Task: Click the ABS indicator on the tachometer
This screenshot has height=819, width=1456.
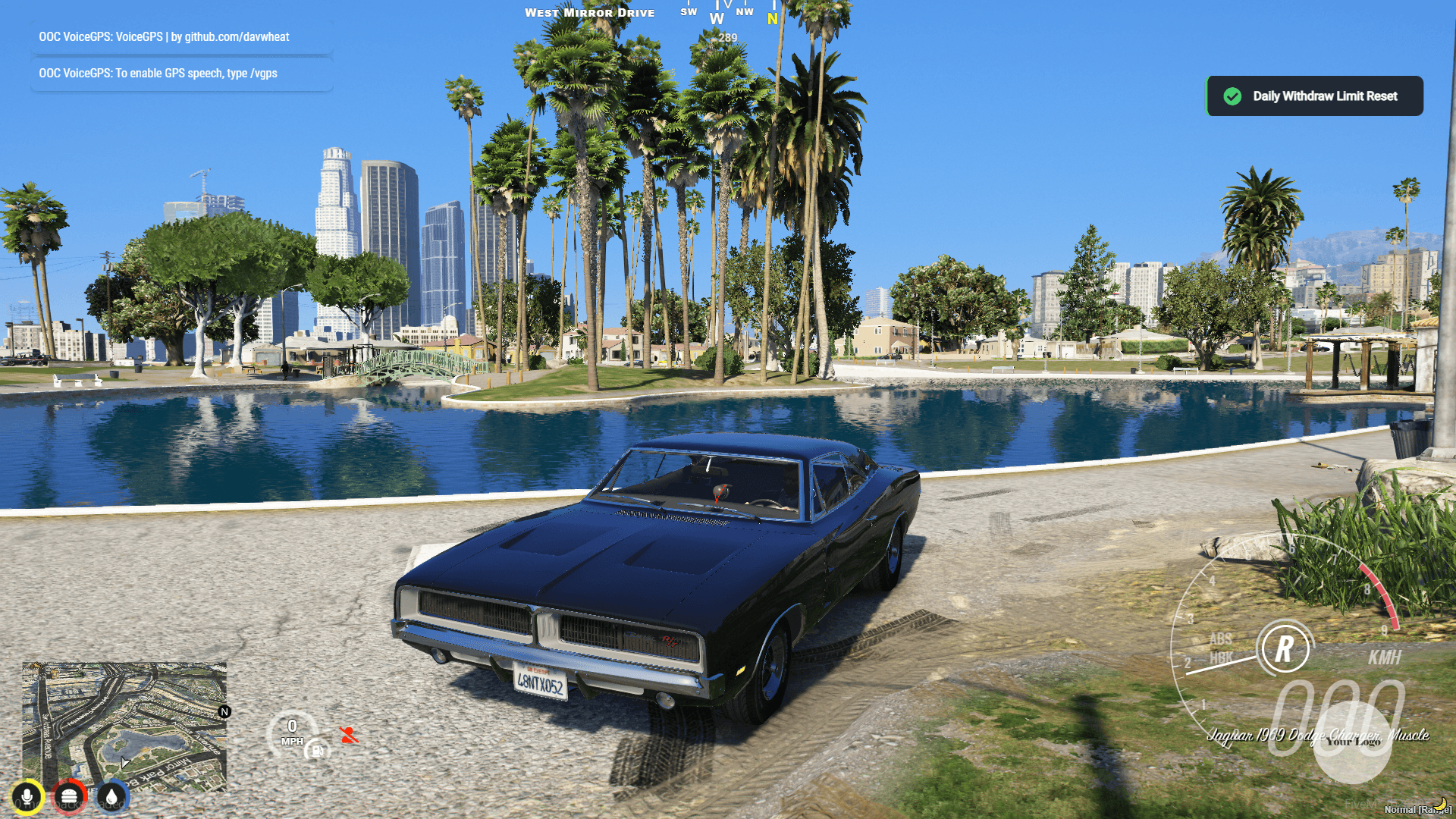Action: point(1222,639)
